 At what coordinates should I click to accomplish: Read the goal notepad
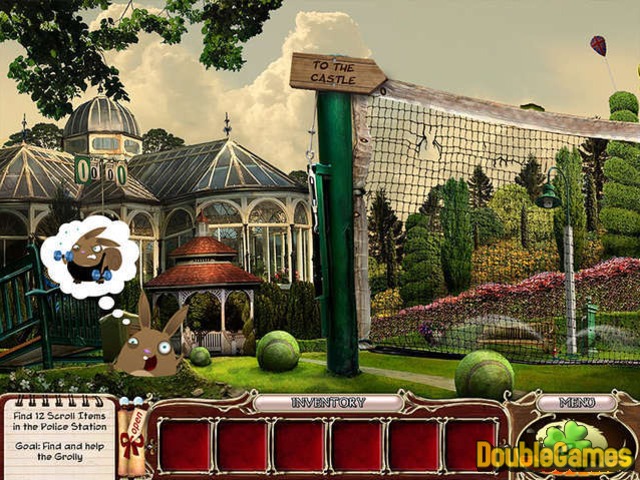coord(58,435)
